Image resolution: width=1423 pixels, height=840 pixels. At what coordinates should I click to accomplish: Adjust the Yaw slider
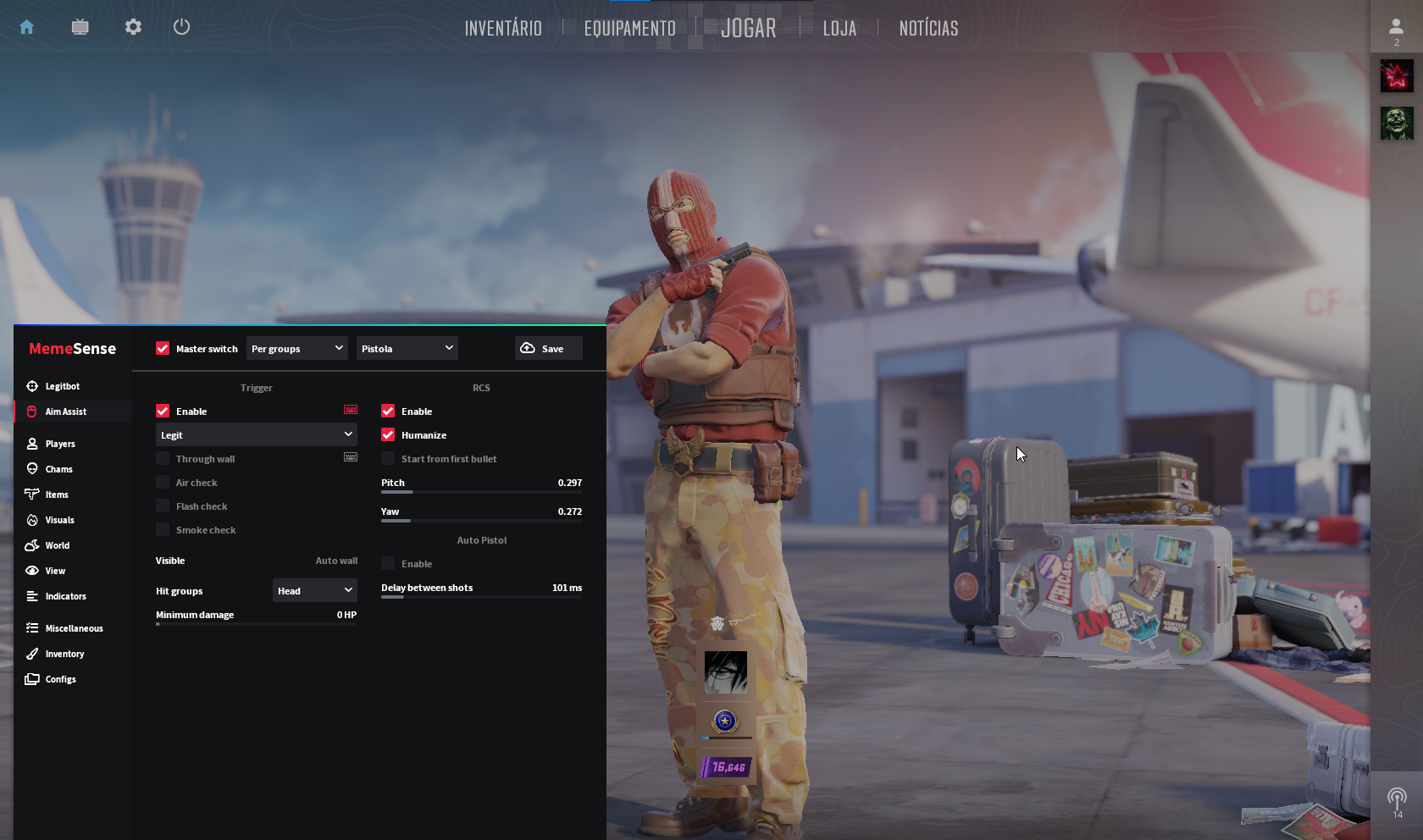pos(481,521)
